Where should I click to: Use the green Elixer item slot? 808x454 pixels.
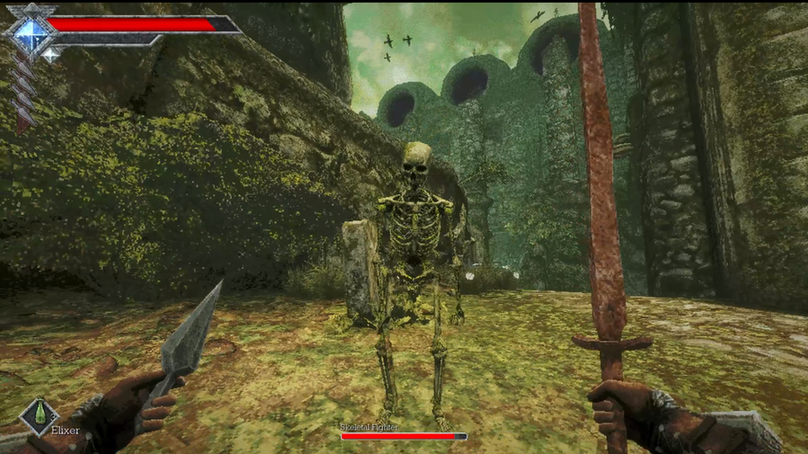tap(39, 415)
